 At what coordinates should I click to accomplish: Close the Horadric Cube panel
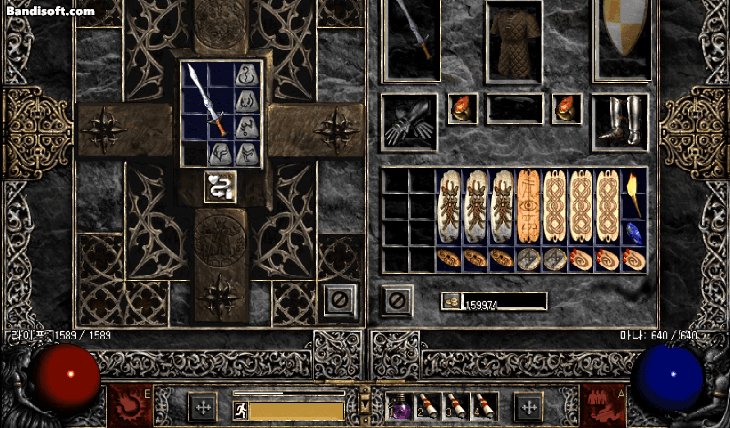click(x=340, y=297)
